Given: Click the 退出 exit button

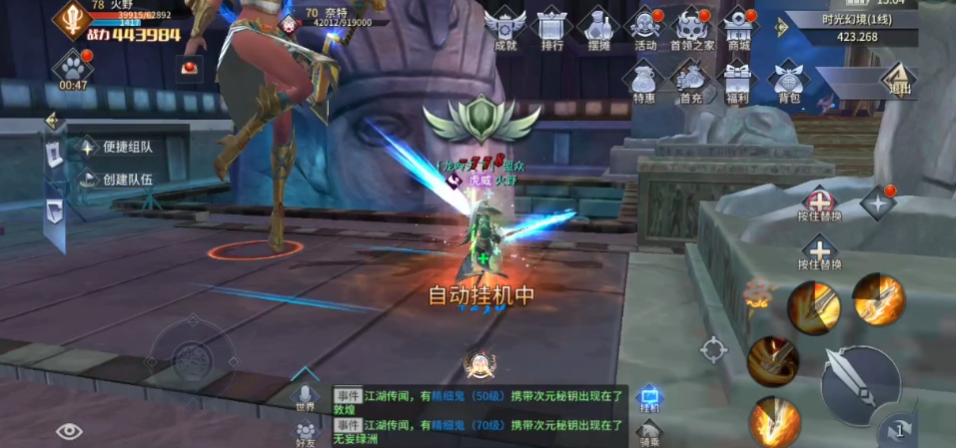Looking at the screenshot, I should pos(898,80).
